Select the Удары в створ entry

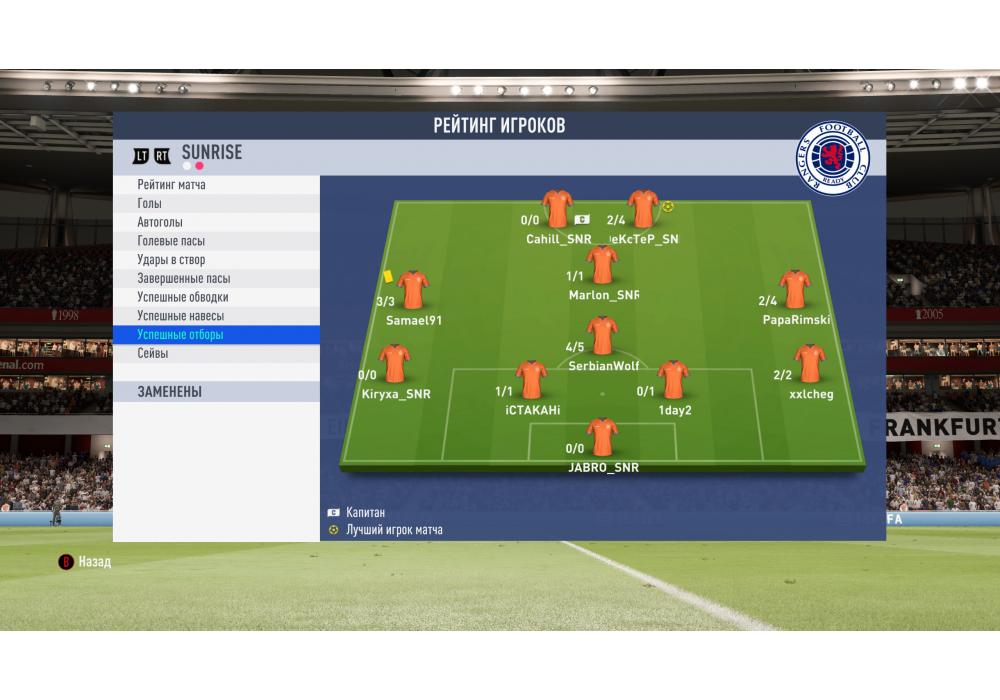pyautogui.click(x=171, y=260)
